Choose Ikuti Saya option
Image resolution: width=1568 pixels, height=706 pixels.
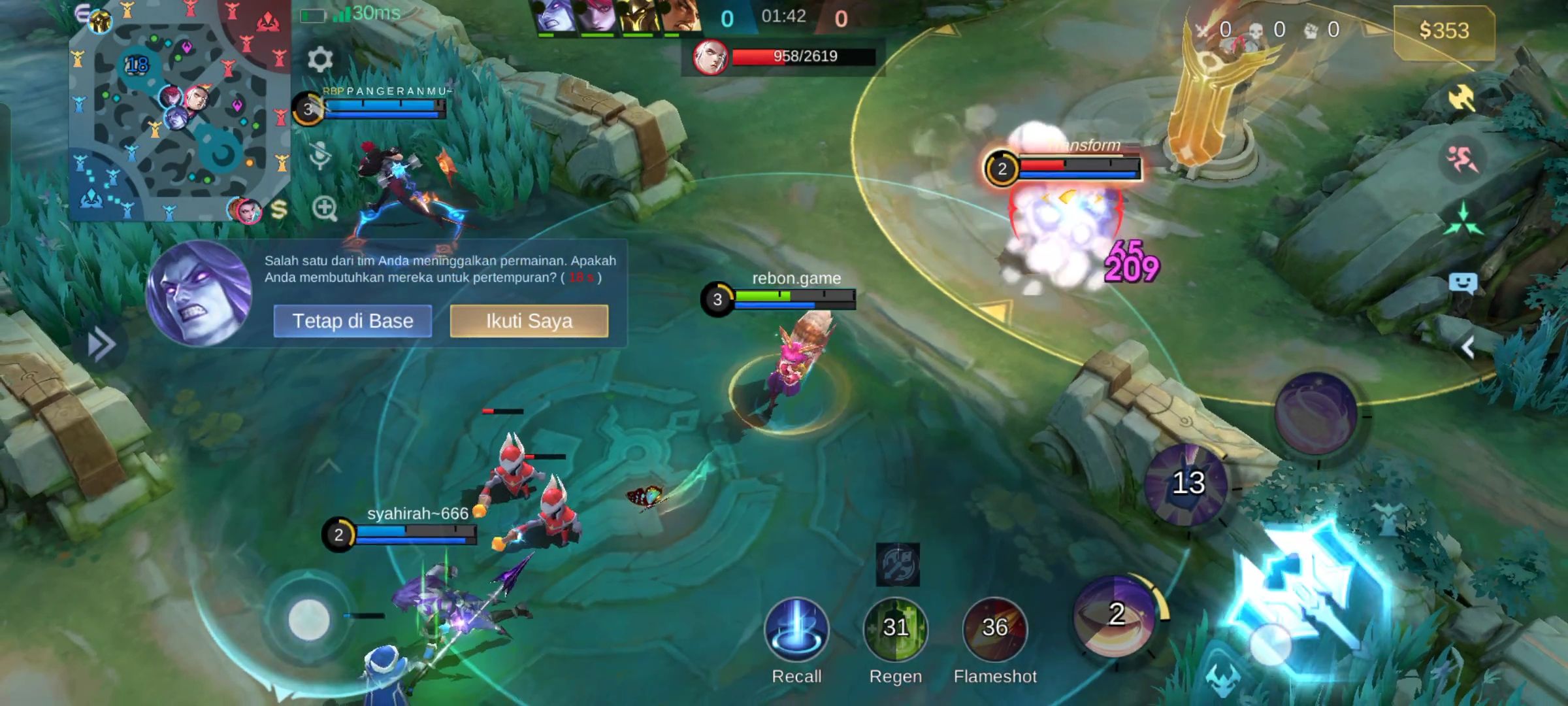click(529, 321)
